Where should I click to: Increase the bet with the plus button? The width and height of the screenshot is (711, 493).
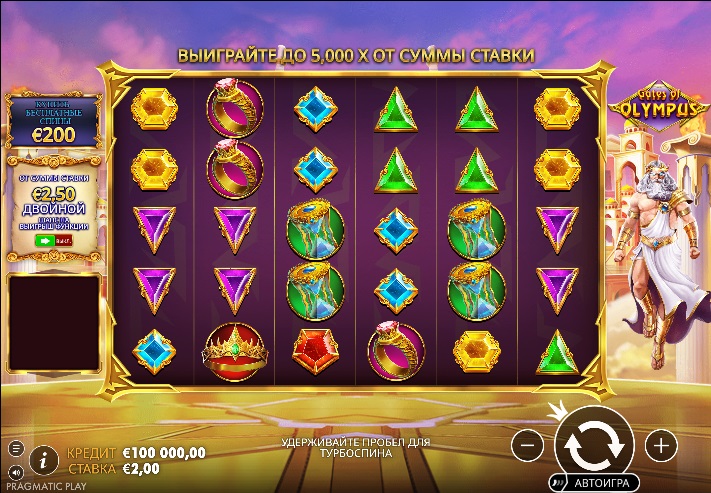tap(661, 443)
